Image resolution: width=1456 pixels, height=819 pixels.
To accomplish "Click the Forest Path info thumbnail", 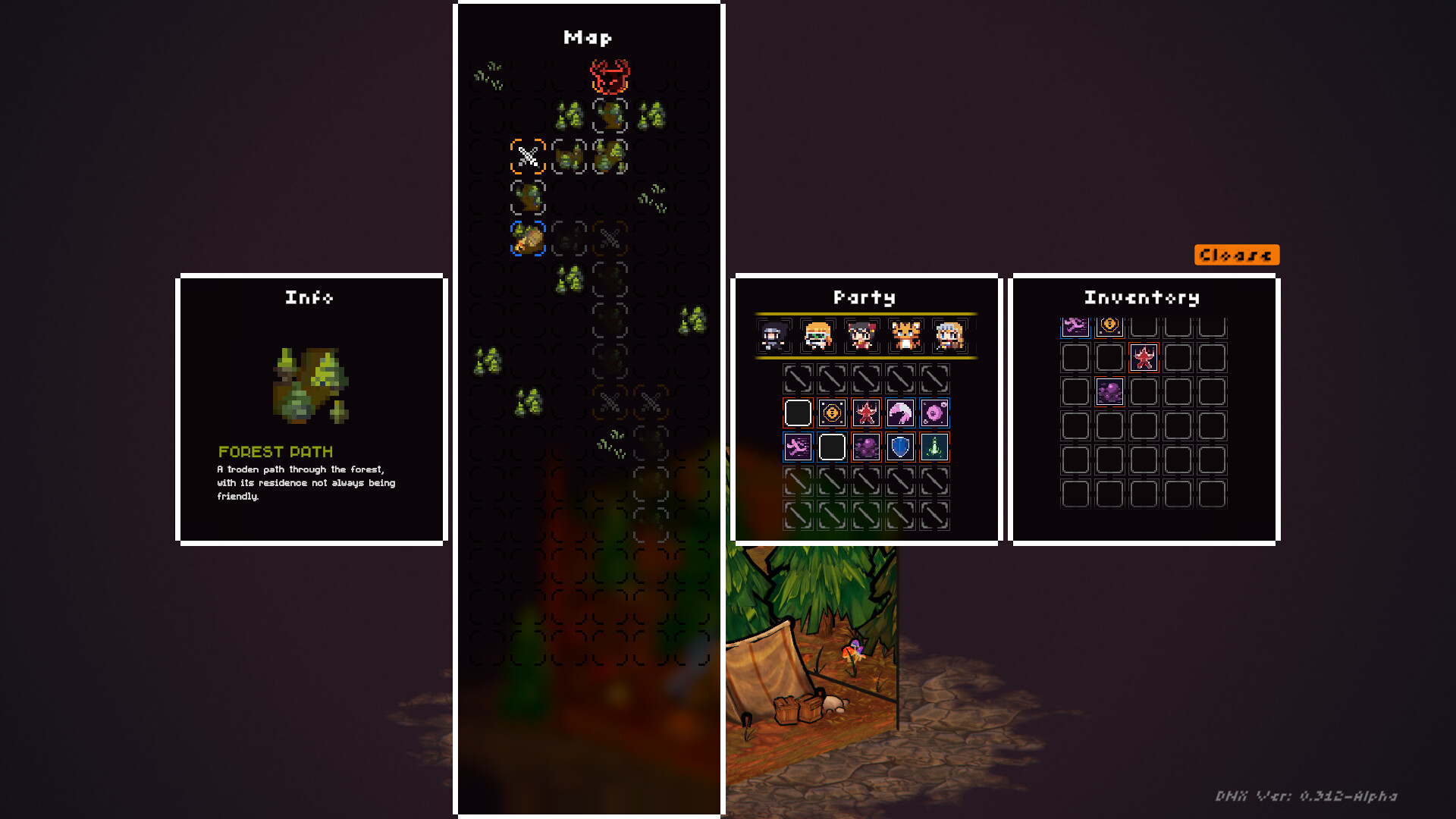I will click(x=309, y=383).
